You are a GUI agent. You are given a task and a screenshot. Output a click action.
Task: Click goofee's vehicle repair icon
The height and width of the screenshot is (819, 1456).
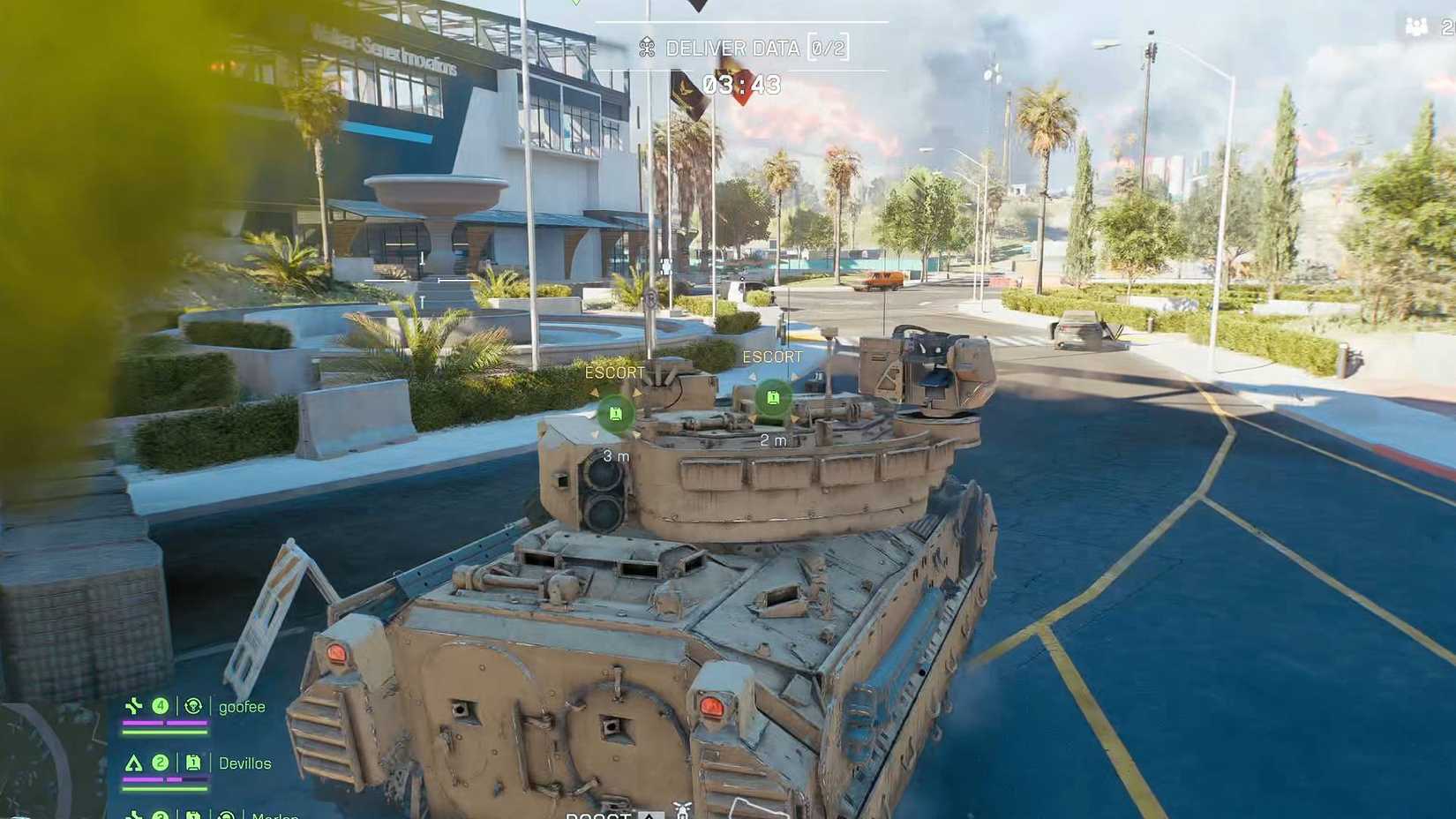[193, 706]
